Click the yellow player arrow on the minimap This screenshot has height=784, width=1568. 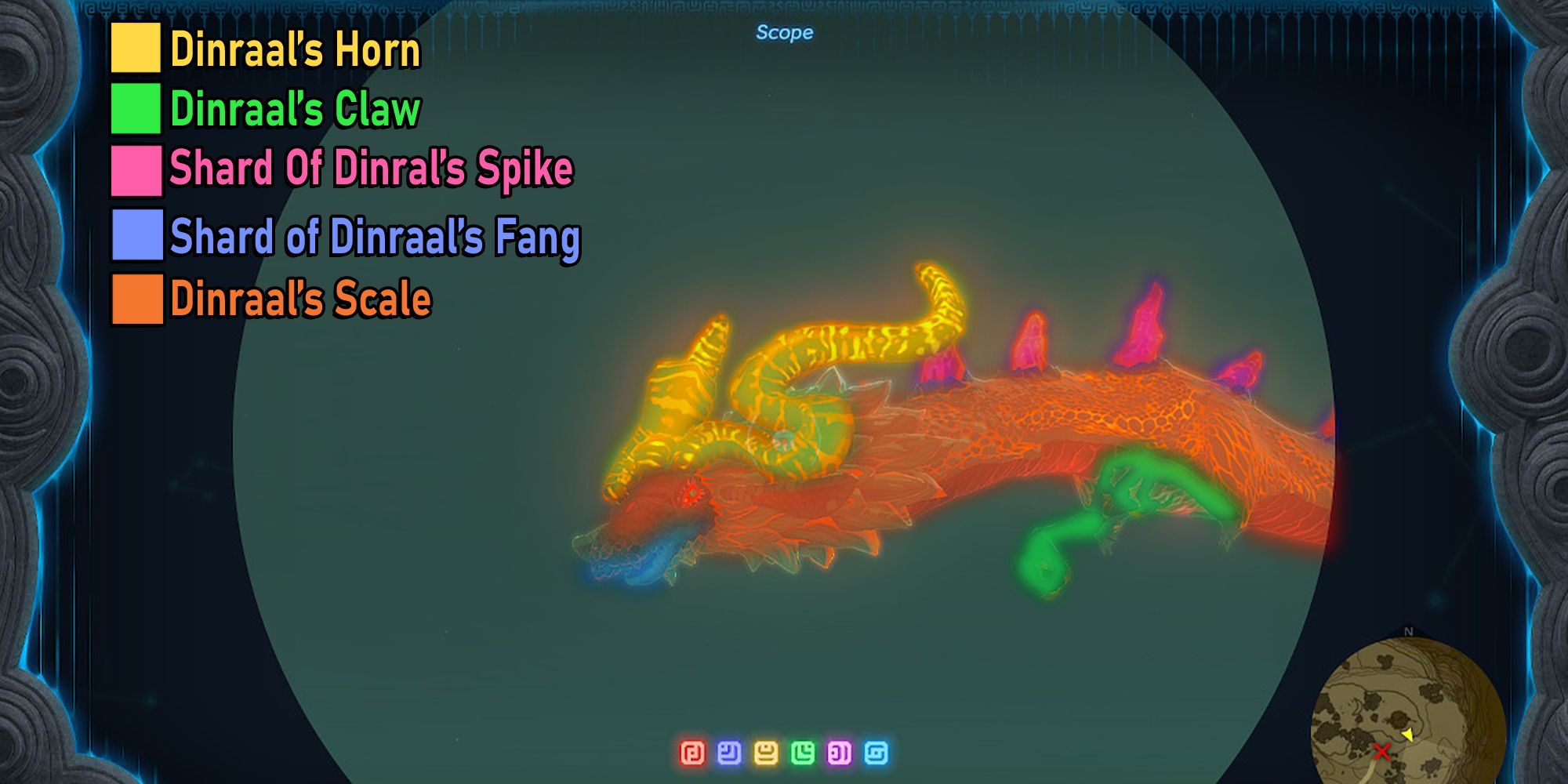[x=1408, y=735]
